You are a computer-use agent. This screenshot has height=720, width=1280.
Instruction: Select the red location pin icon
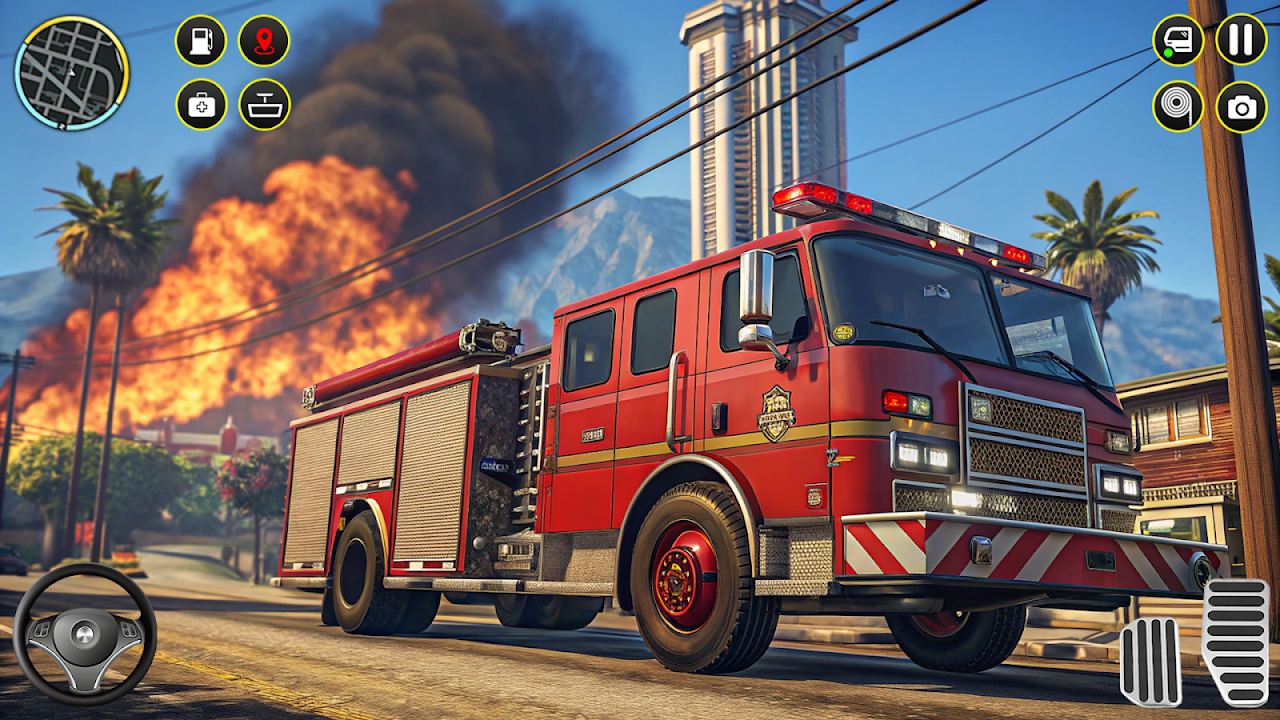(x=264, y=41)
